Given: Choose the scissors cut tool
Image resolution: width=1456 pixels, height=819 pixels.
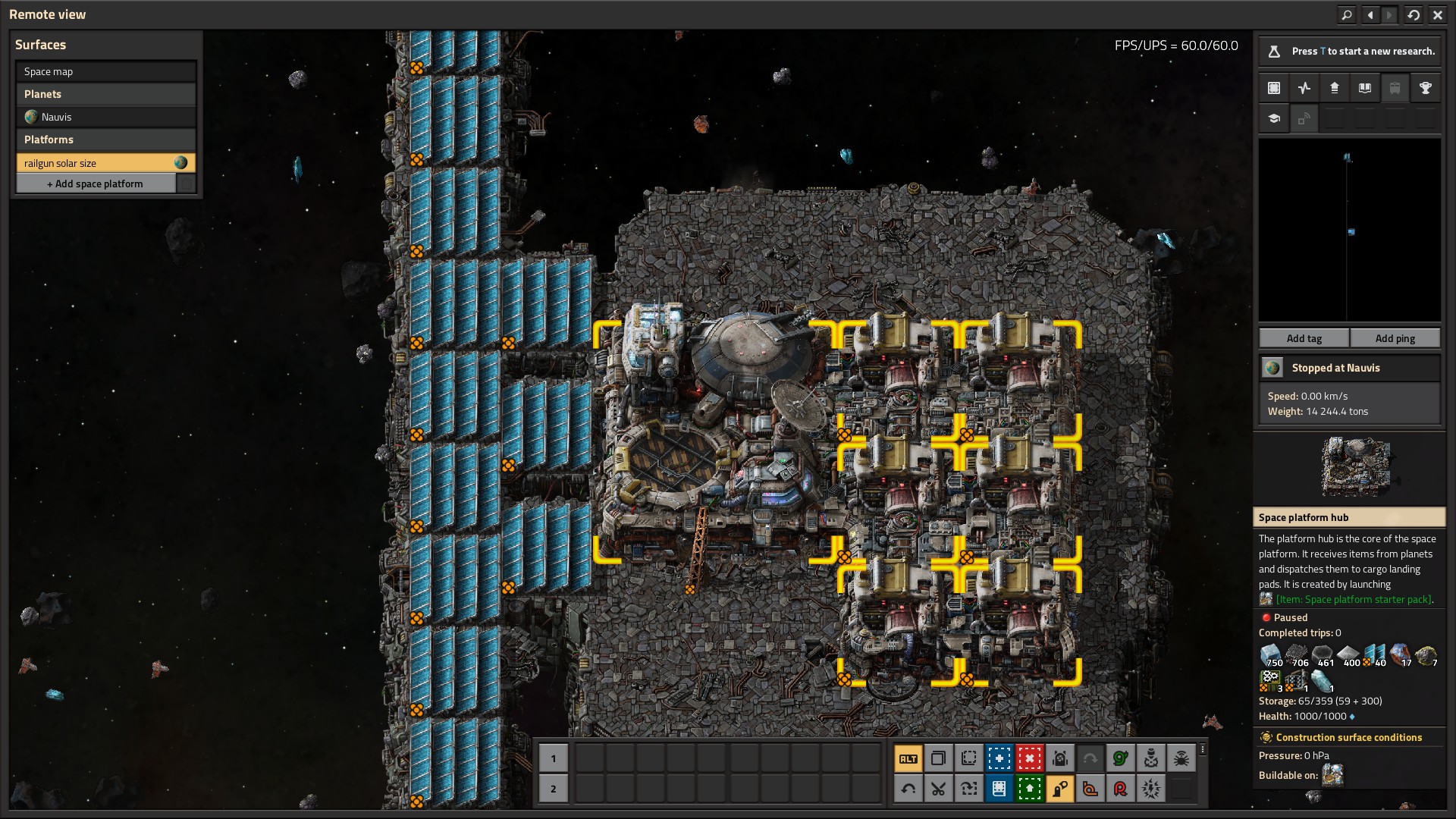Looking at the screenshot, I should pos(938,789).
